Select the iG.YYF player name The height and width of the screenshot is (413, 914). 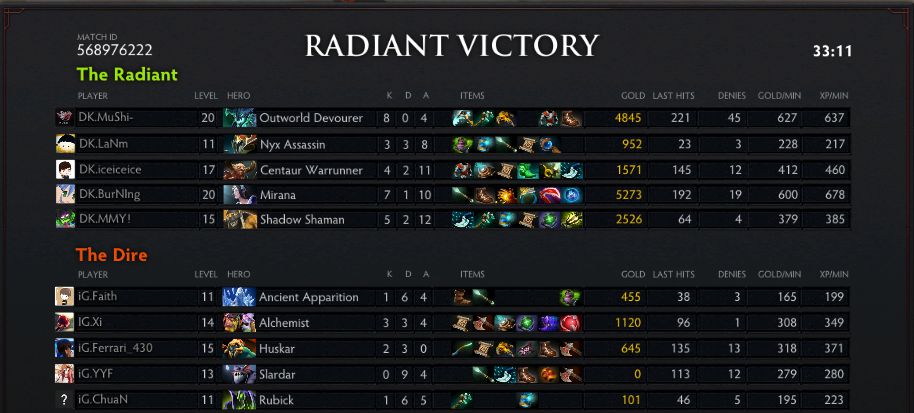pyautogui.click(x=95, y=374)
